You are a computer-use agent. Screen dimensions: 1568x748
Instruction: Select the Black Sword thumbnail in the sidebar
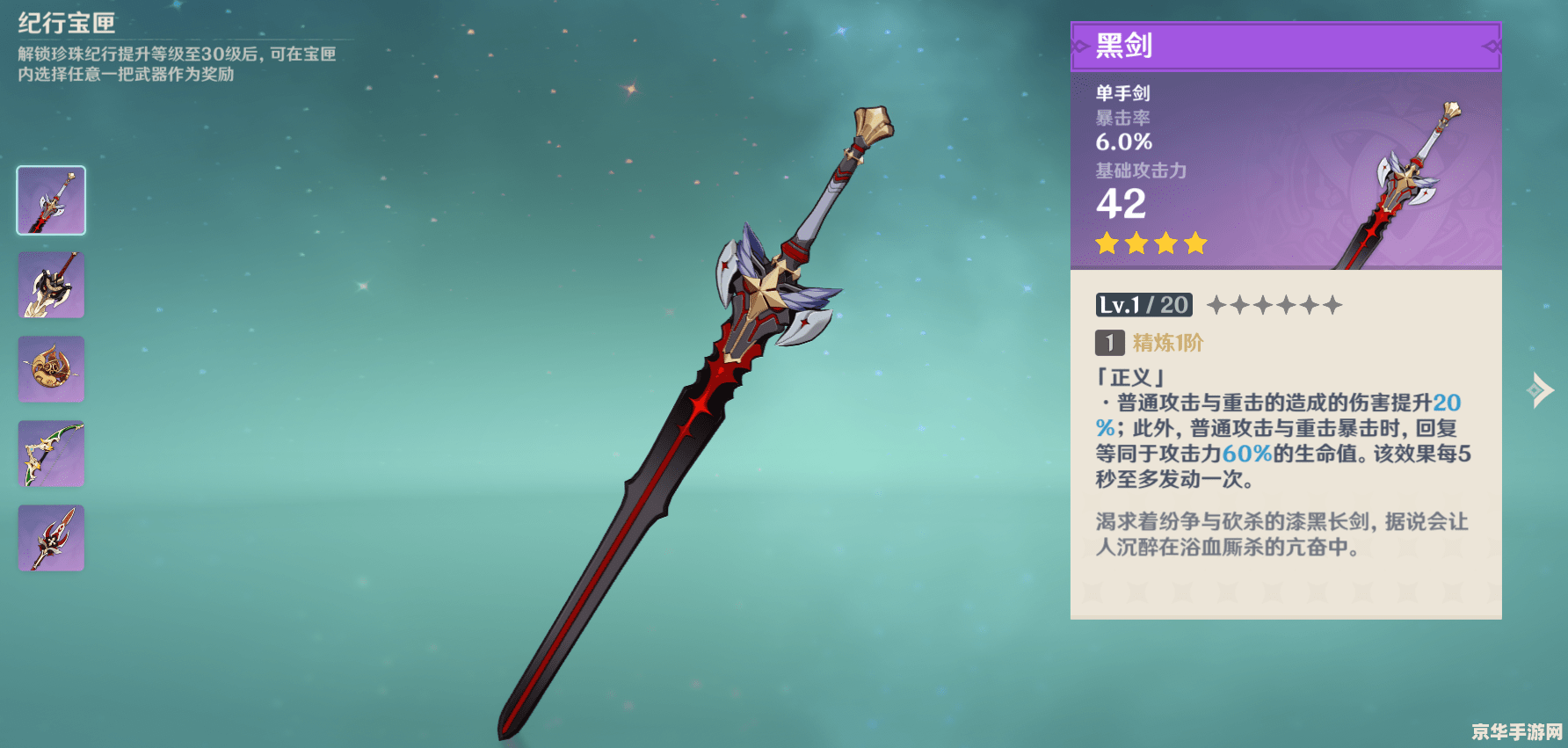pos(50,200)
